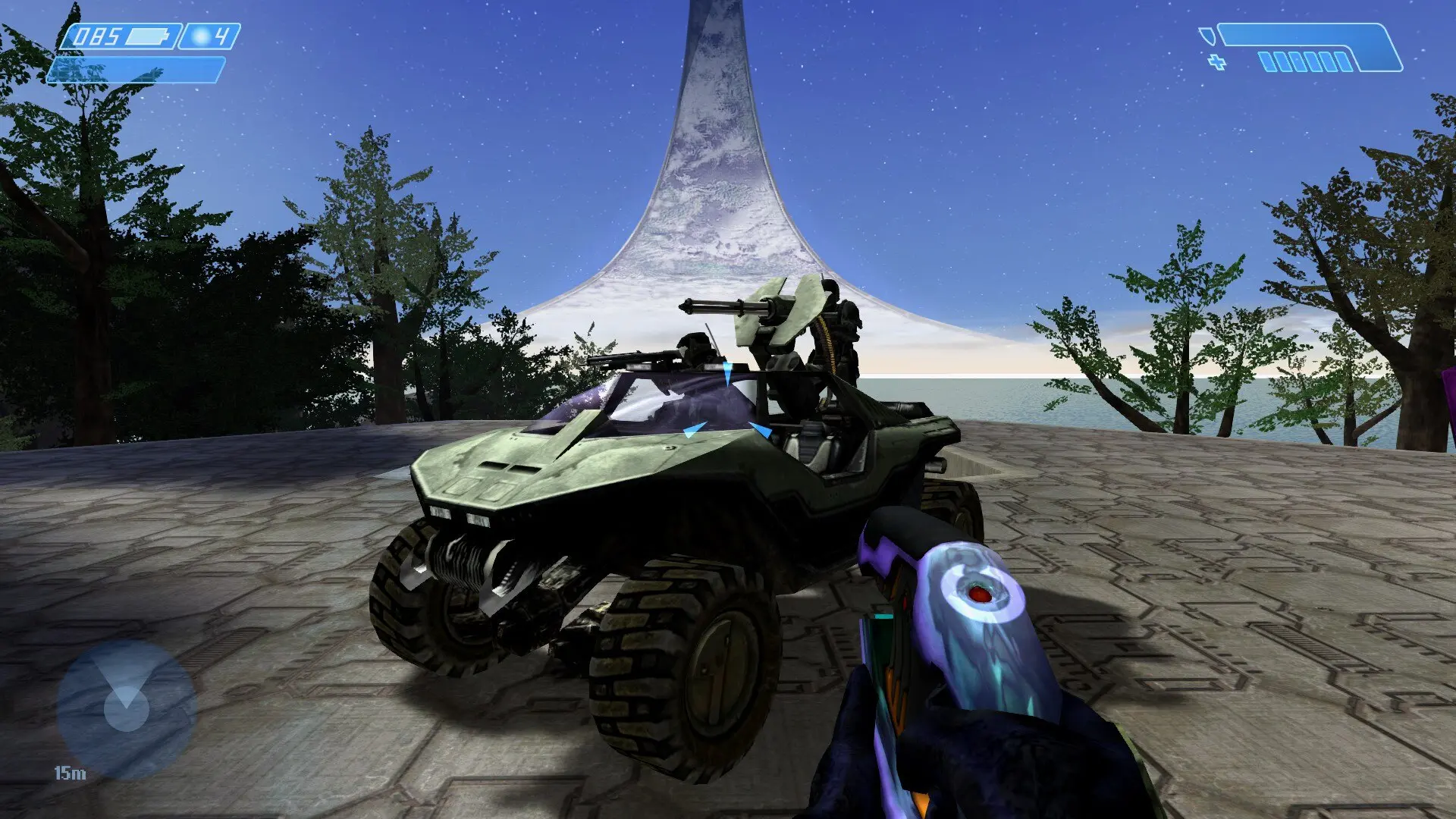
Task: Click the first health pip segment
Action: 1268,62
